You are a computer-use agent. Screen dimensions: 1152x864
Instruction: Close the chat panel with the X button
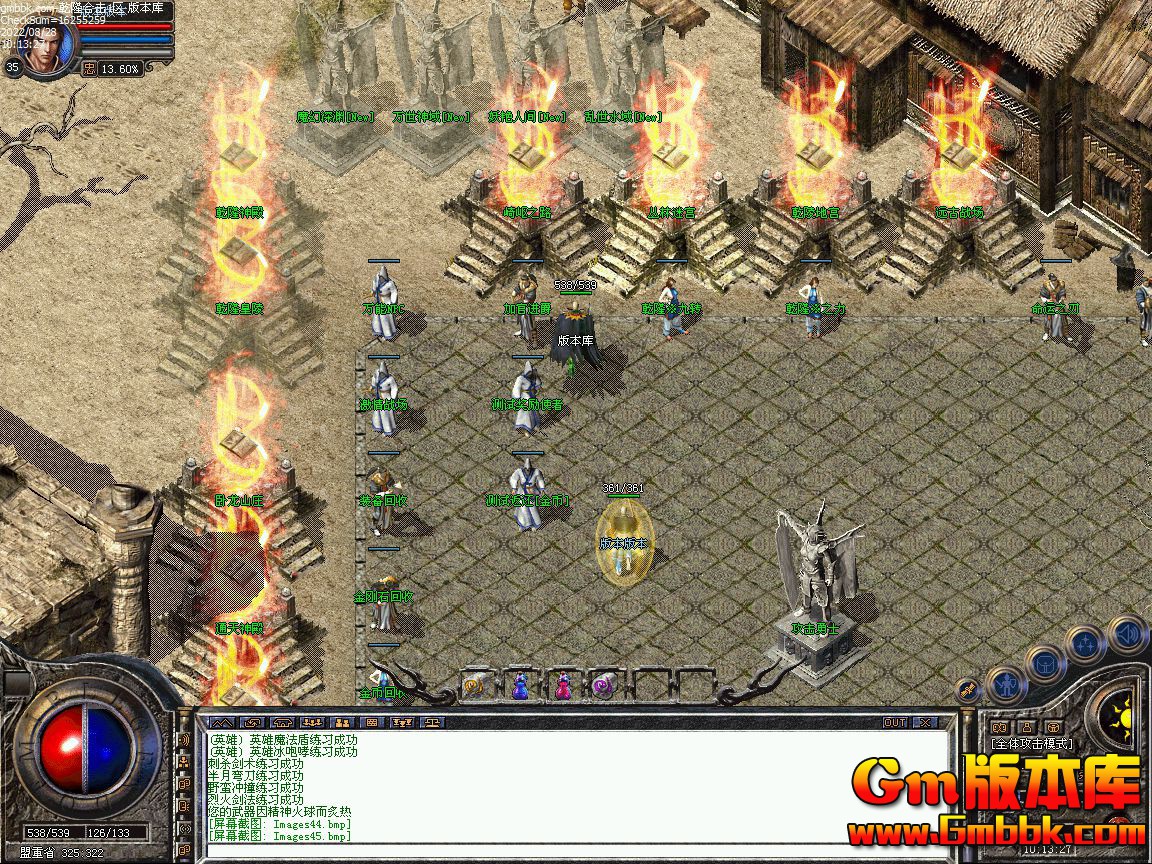pos(925,722)
